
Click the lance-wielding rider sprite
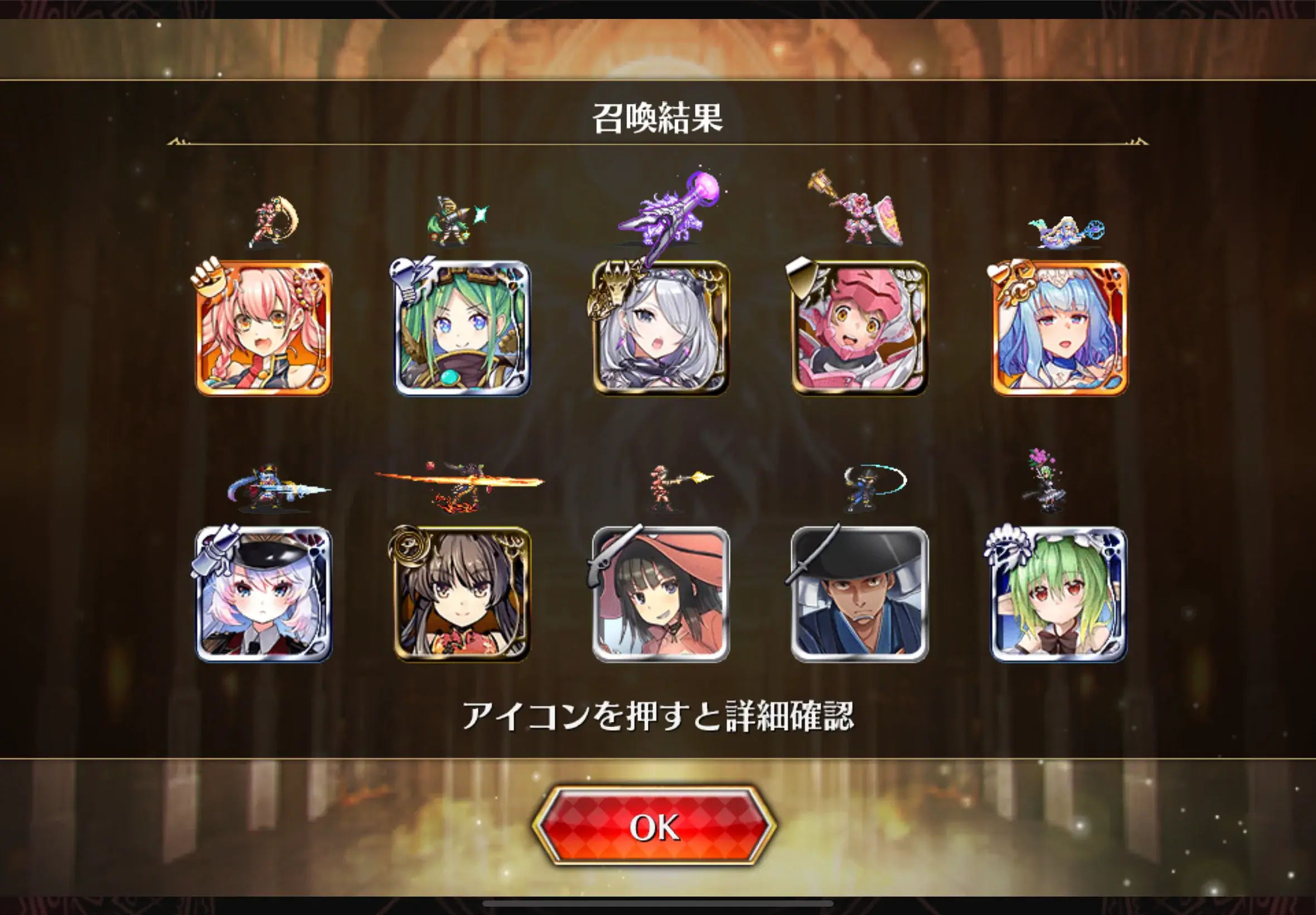pyautogui.click(x=269, y=490)
